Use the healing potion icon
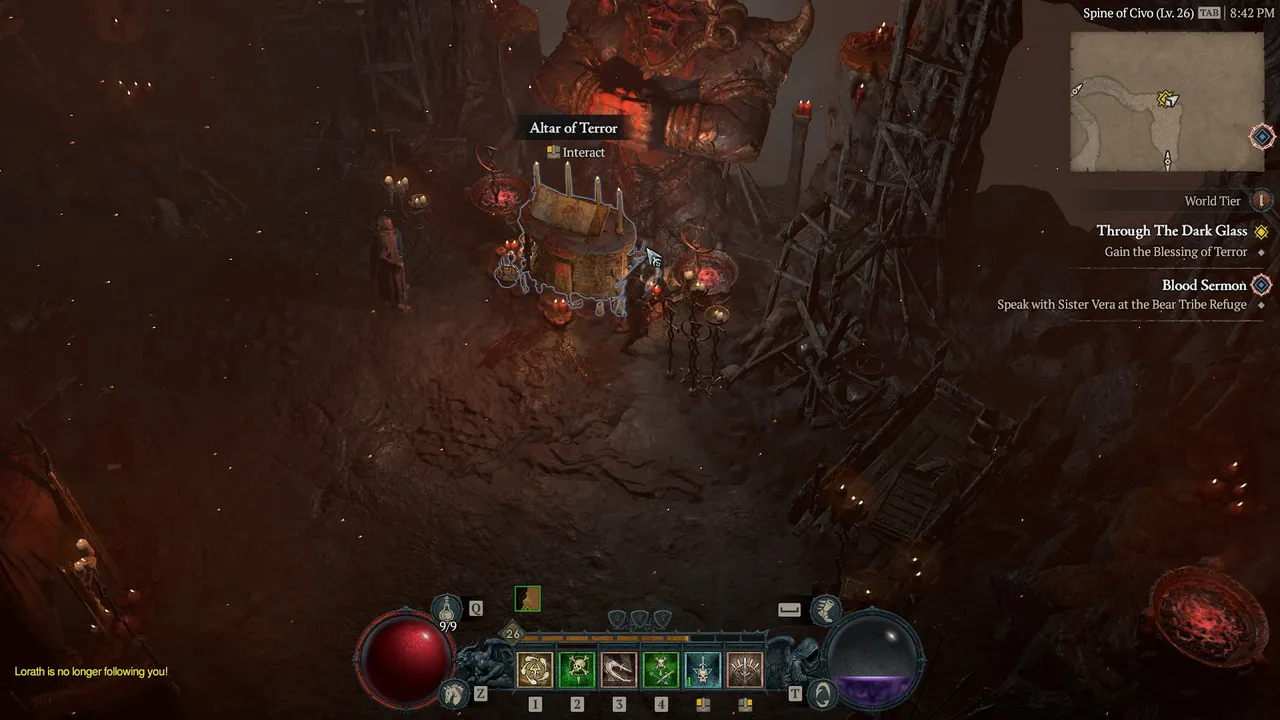The image size is (1280, 720). point(447,607)
